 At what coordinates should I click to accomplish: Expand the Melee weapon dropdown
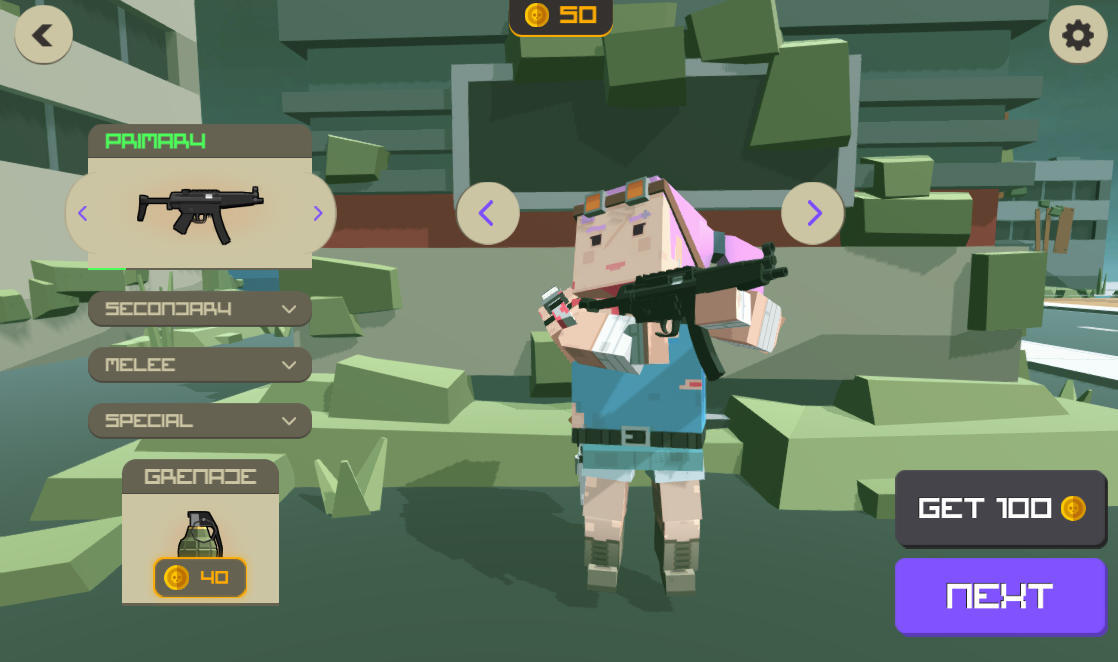[200, 365]
